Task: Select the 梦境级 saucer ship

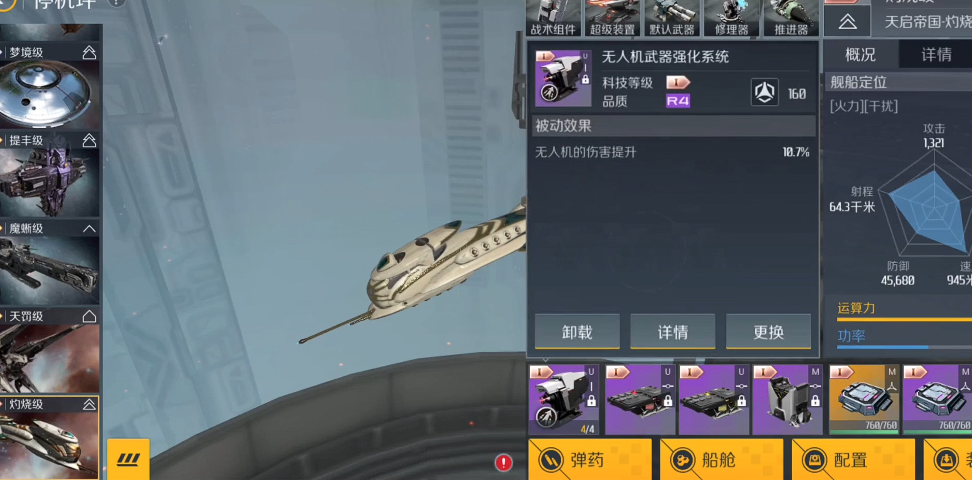Action: click(x=49, y=90)
